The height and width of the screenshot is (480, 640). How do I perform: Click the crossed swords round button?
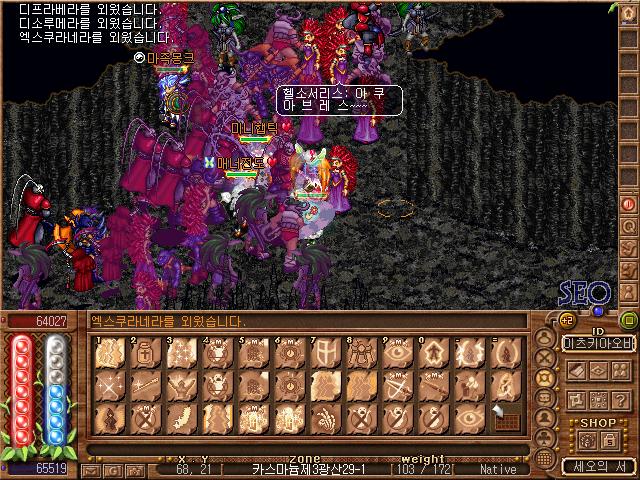(x=544, y=355)
